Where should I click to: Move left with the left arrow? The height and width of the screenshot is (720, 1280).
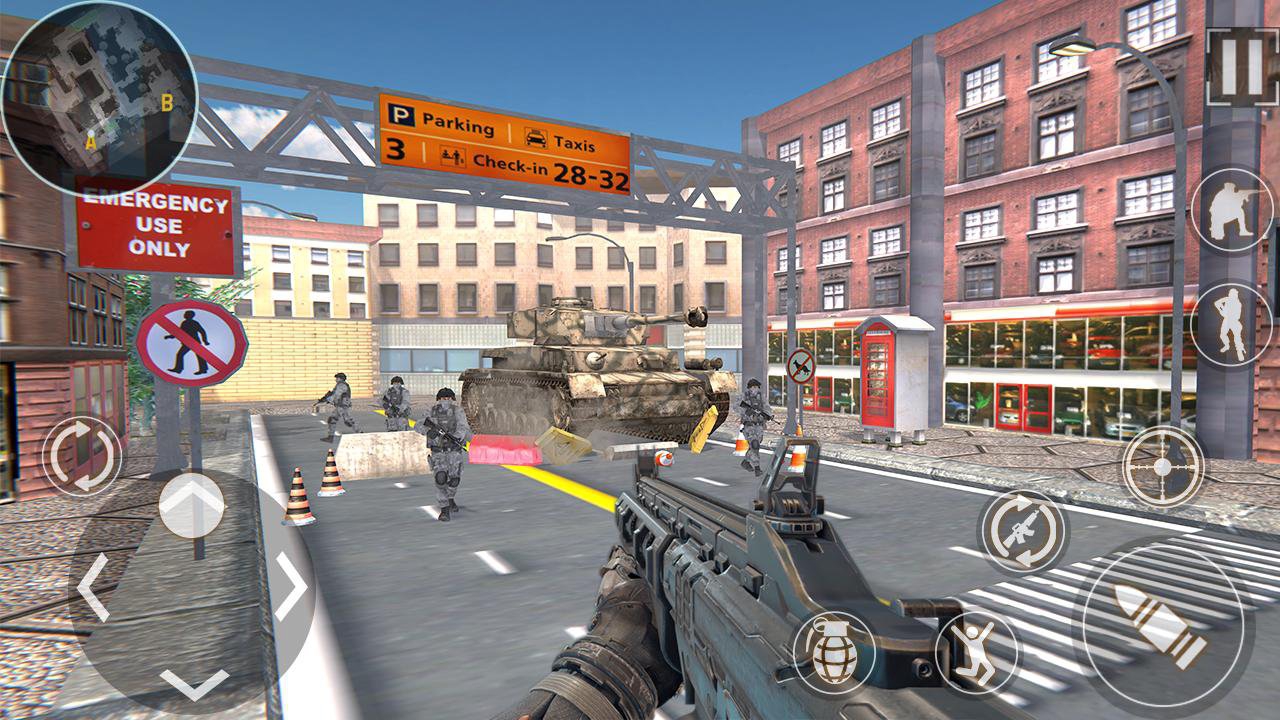click(93, 587)
